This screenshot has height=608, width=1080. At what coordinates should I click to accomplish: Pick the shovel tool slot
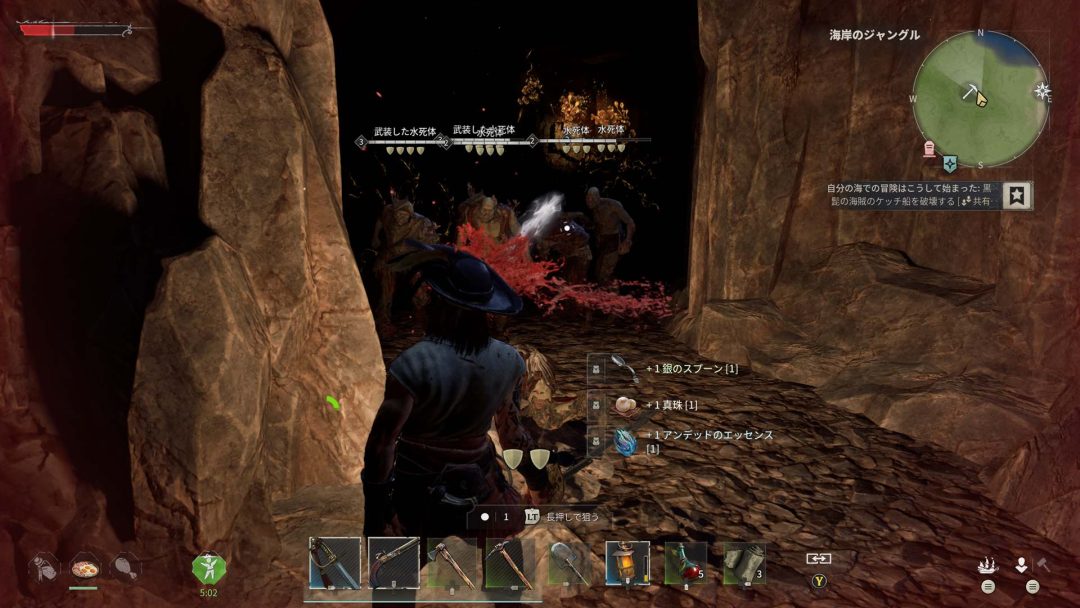click(570, 563)
